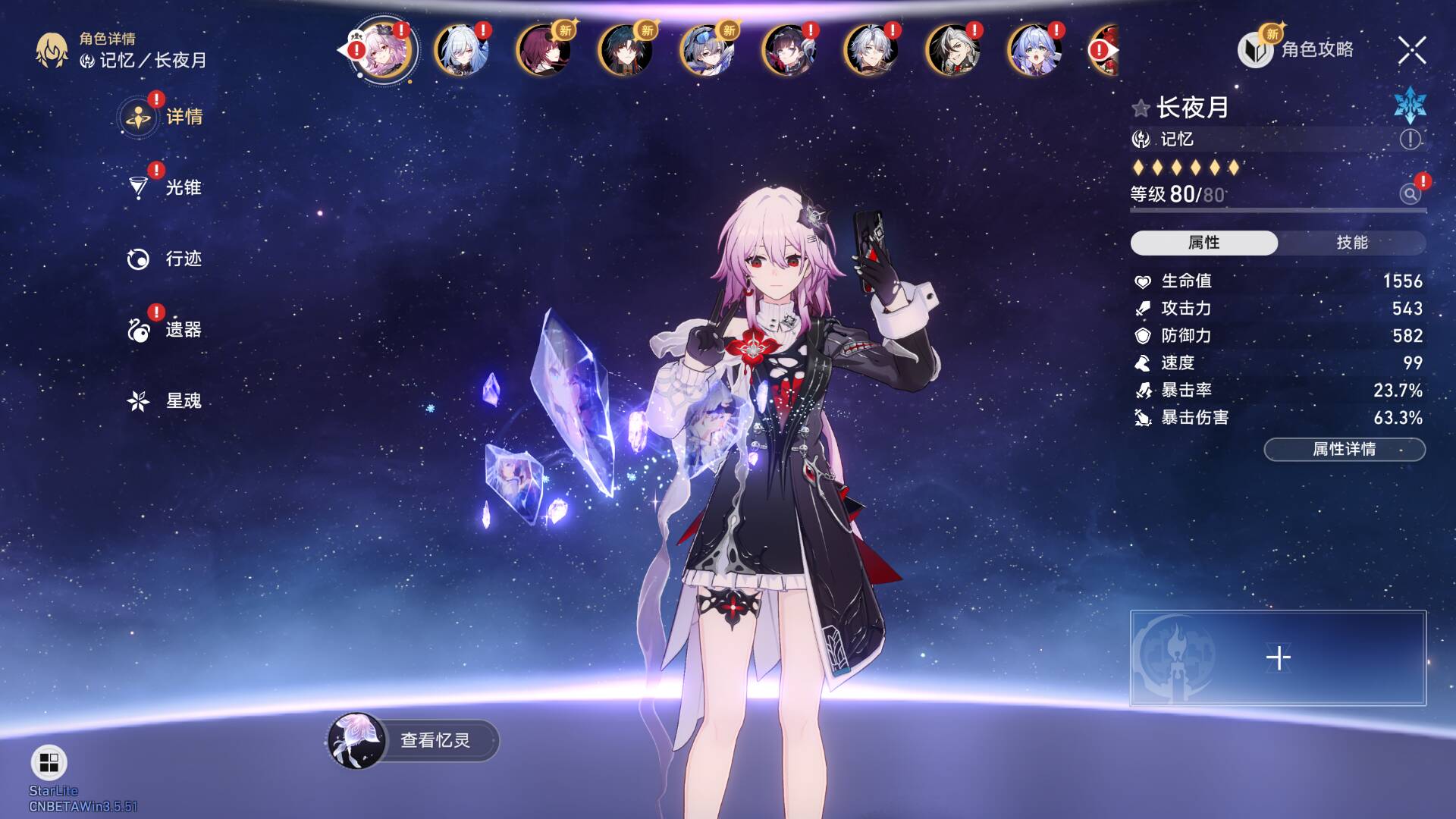
Task: Click the empty light cone equip slot
Action: click(1278, 658)
